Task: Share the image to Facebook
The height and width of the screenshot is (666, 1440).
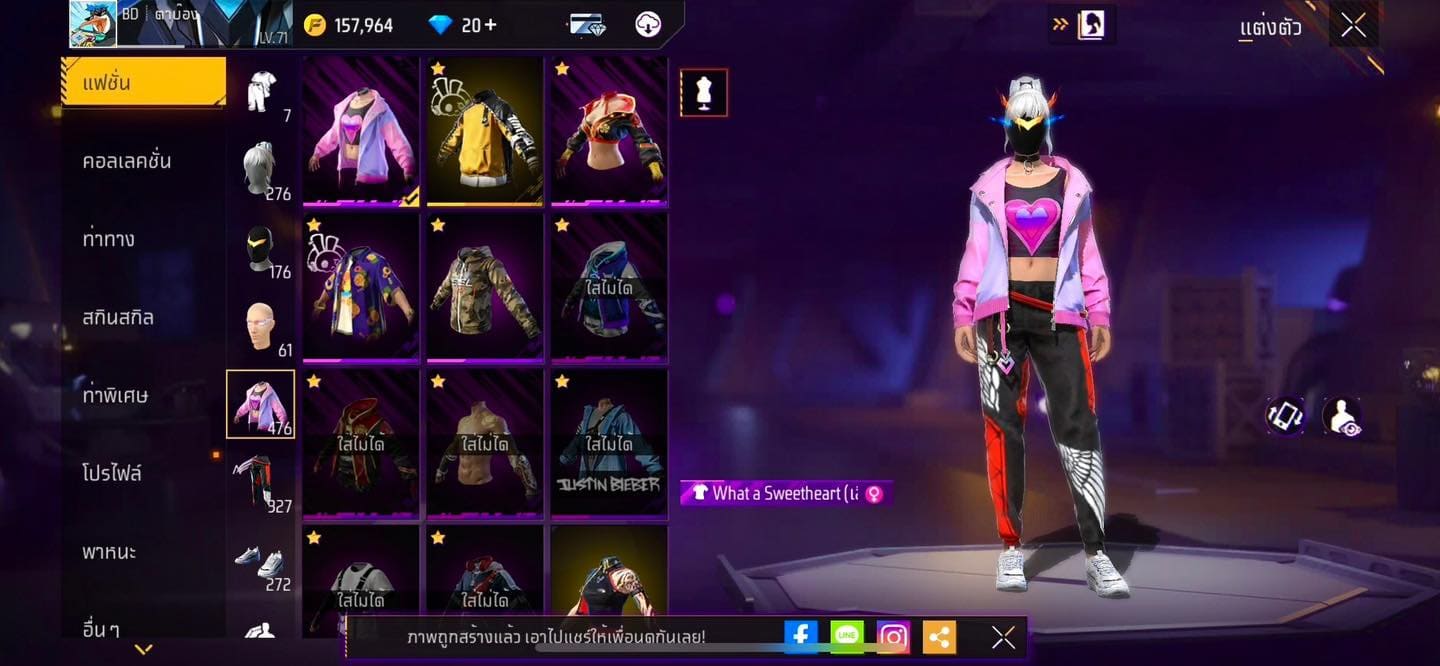Action: [x=801, y=636]
